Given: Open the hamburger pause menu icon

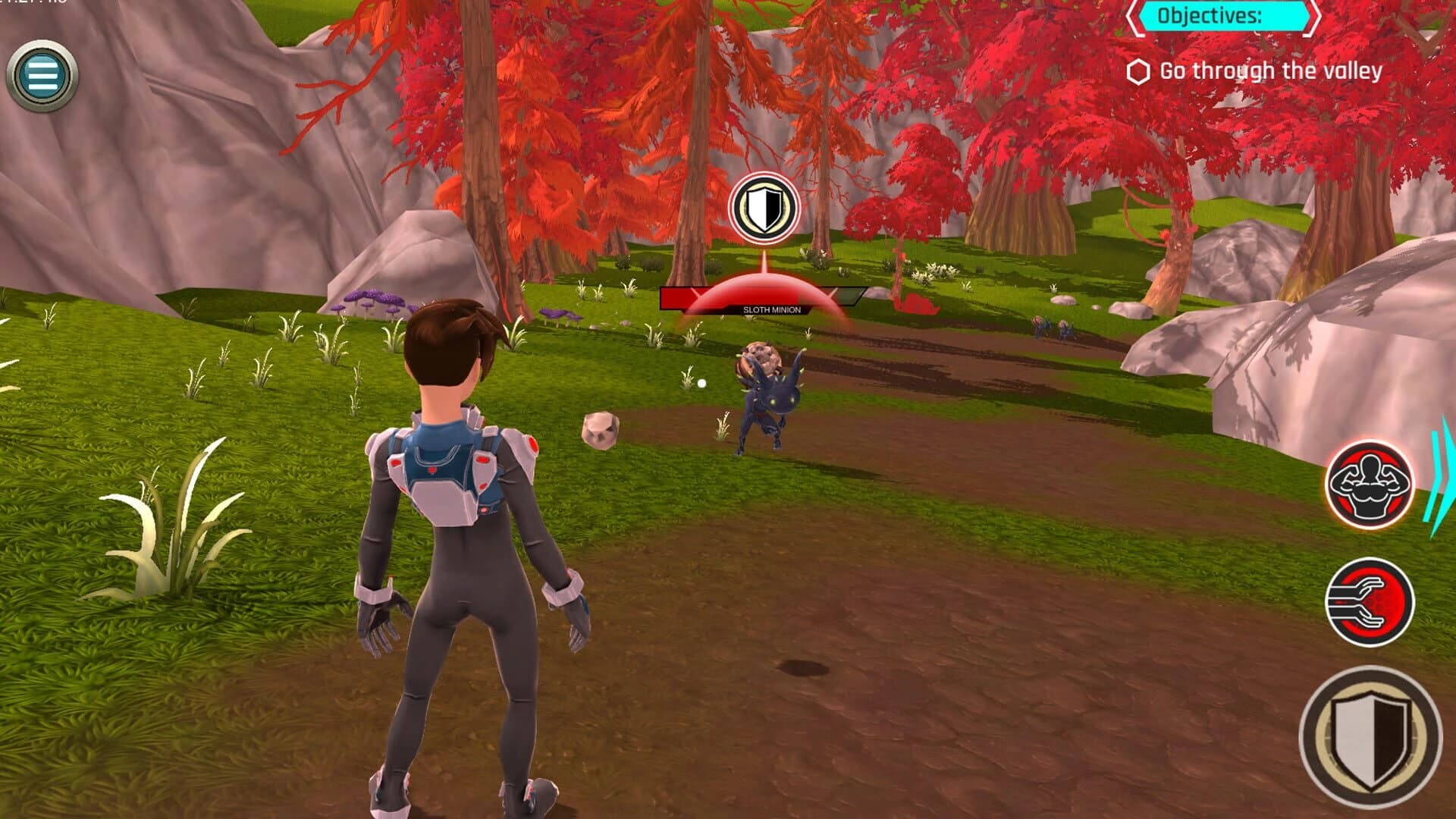Looking at the screenshot, I should [42, 76].
